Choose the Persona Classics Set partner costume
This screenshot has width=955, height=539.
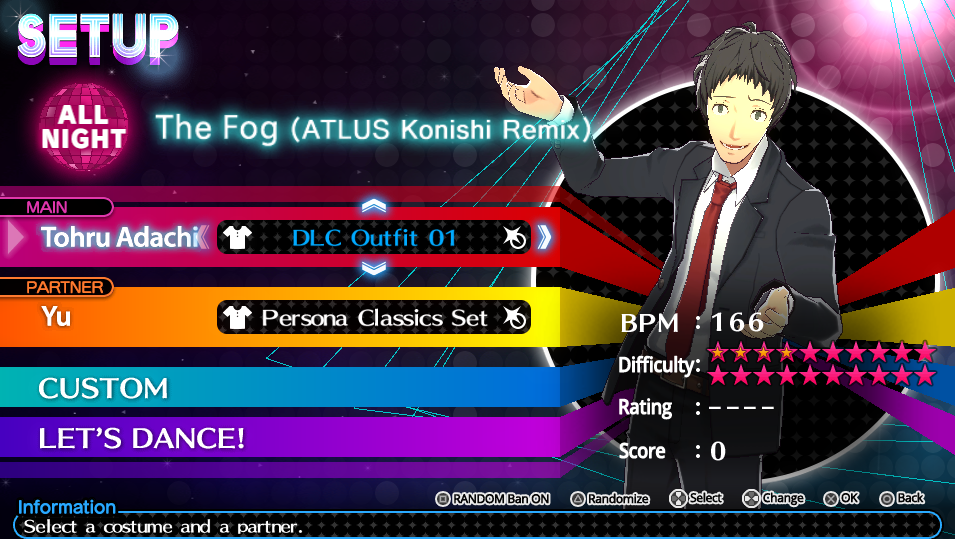[373, 318]
